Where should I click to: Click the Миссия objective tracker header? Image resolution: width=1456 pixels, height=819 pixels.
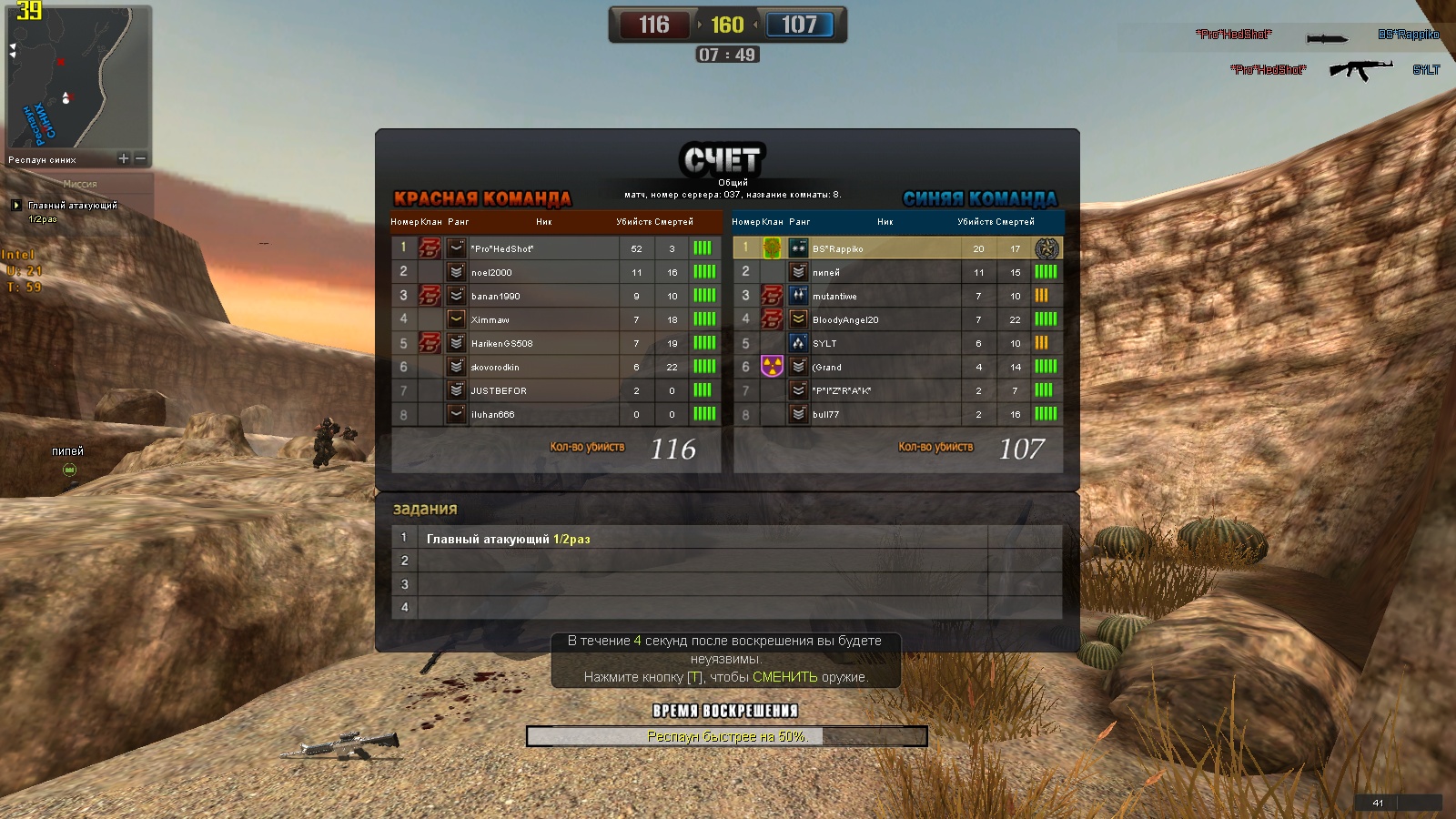pos(80,184)
